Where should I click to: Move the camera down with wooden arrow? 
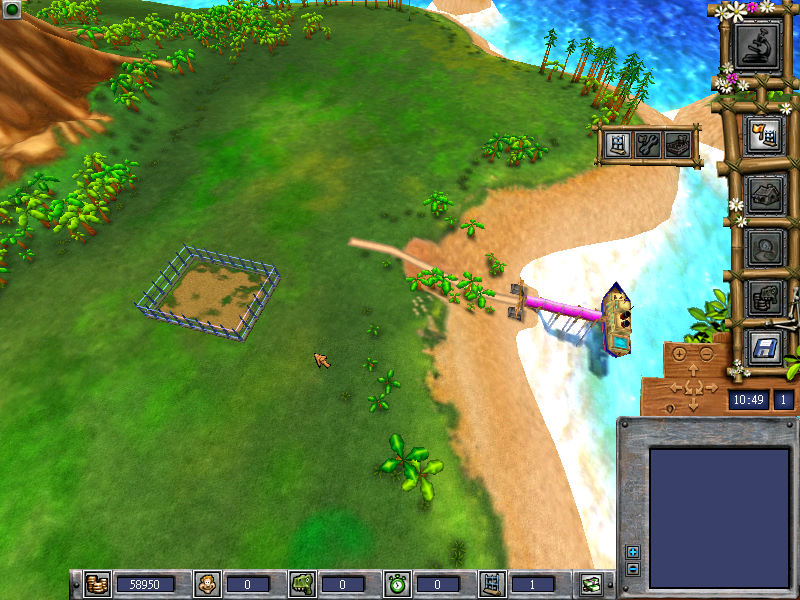[x=693, y=405]
